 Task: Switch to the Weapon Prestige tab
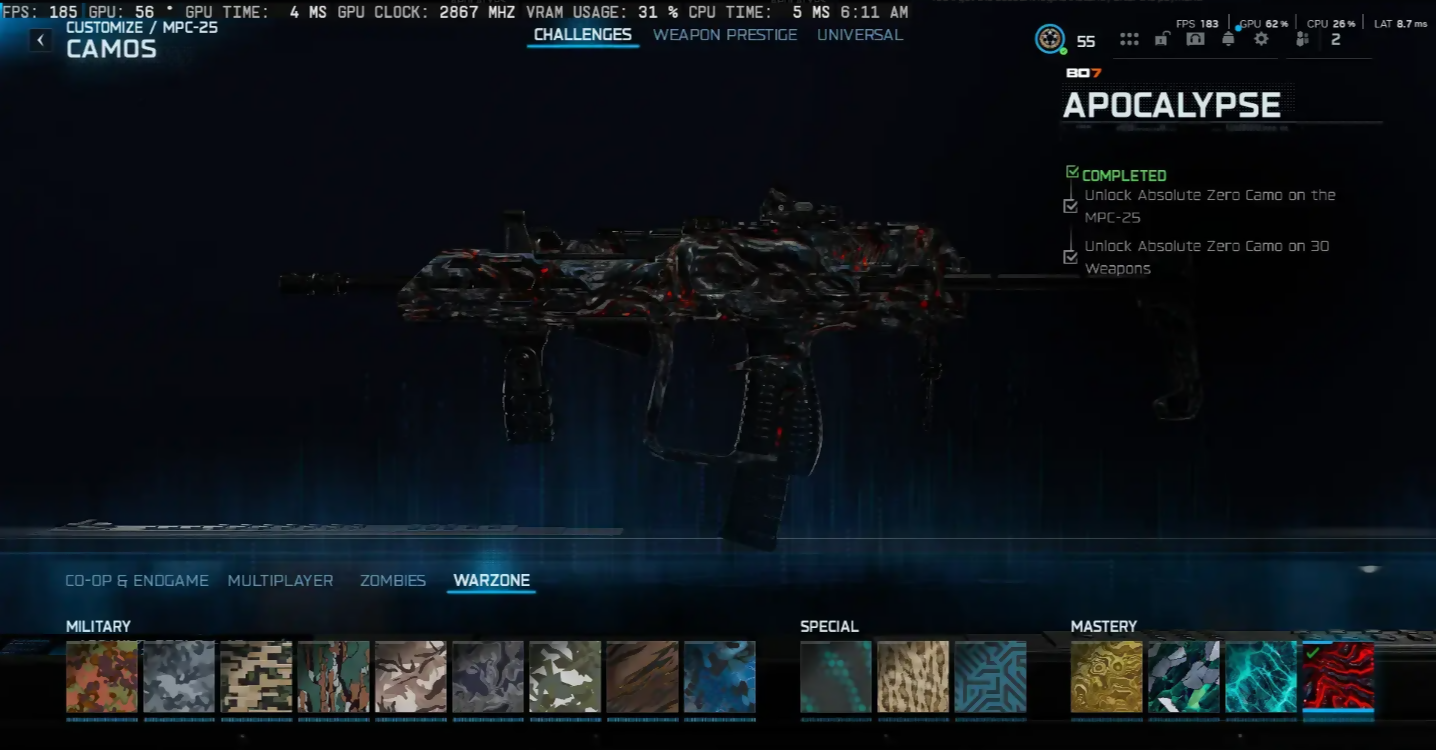[725, 35]
